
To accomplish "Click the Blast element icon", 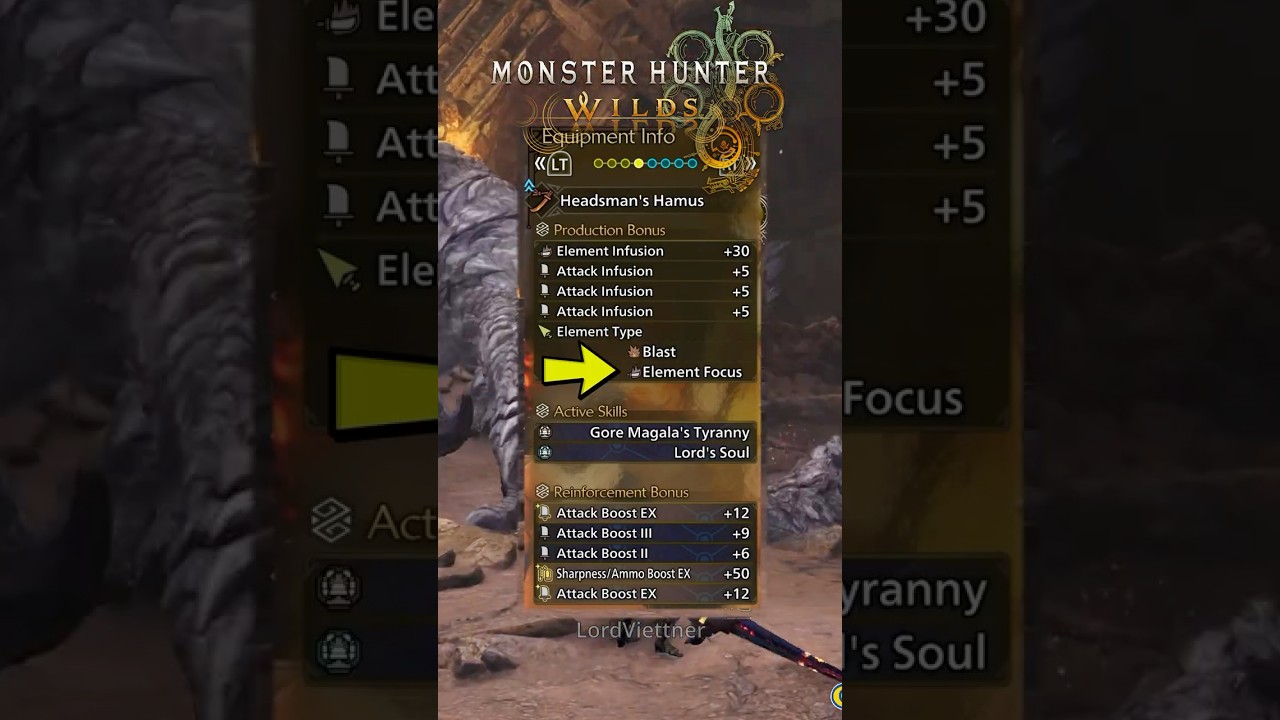I will (x=634, y=352).
